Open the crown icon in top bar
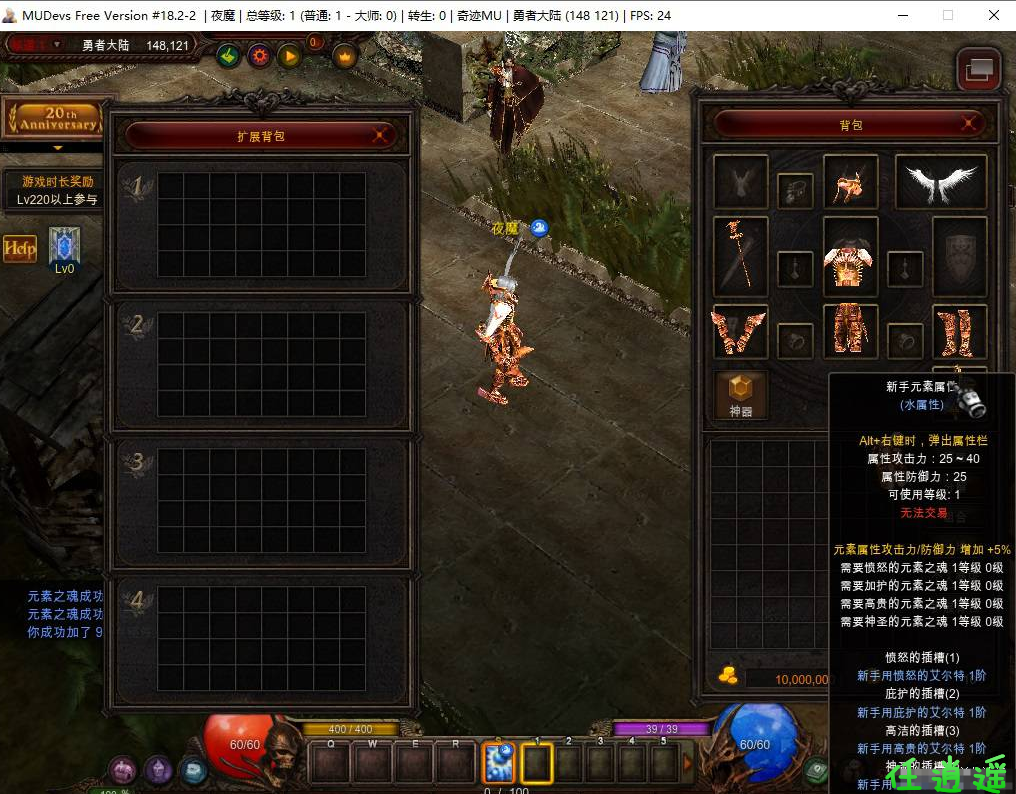This screenshot has height=794, width=1016. pyautogui.click(x=345, y=56)
